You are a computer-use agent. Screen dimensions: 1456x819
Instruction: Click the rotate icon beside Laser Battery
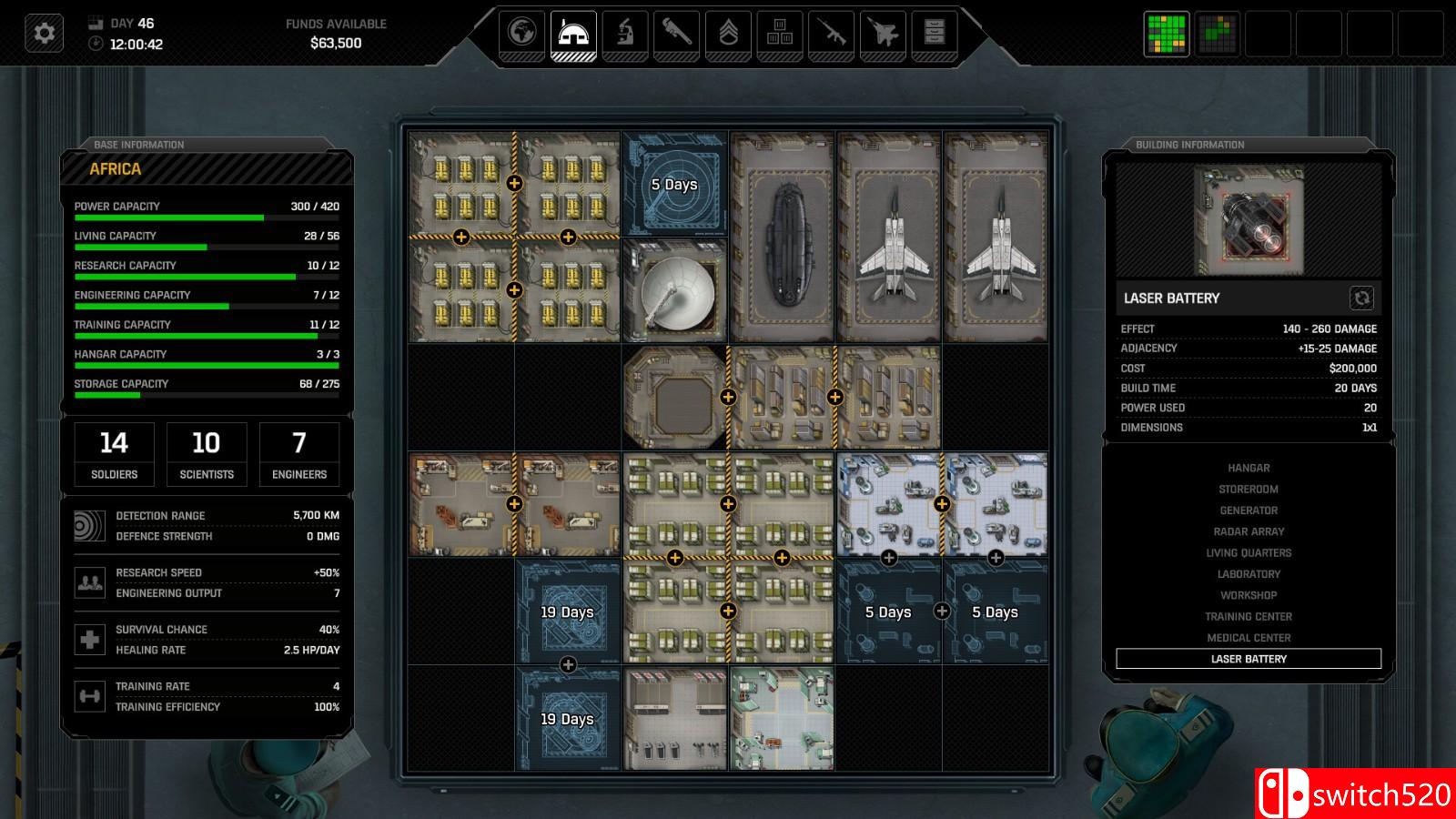coord(1361,298)
